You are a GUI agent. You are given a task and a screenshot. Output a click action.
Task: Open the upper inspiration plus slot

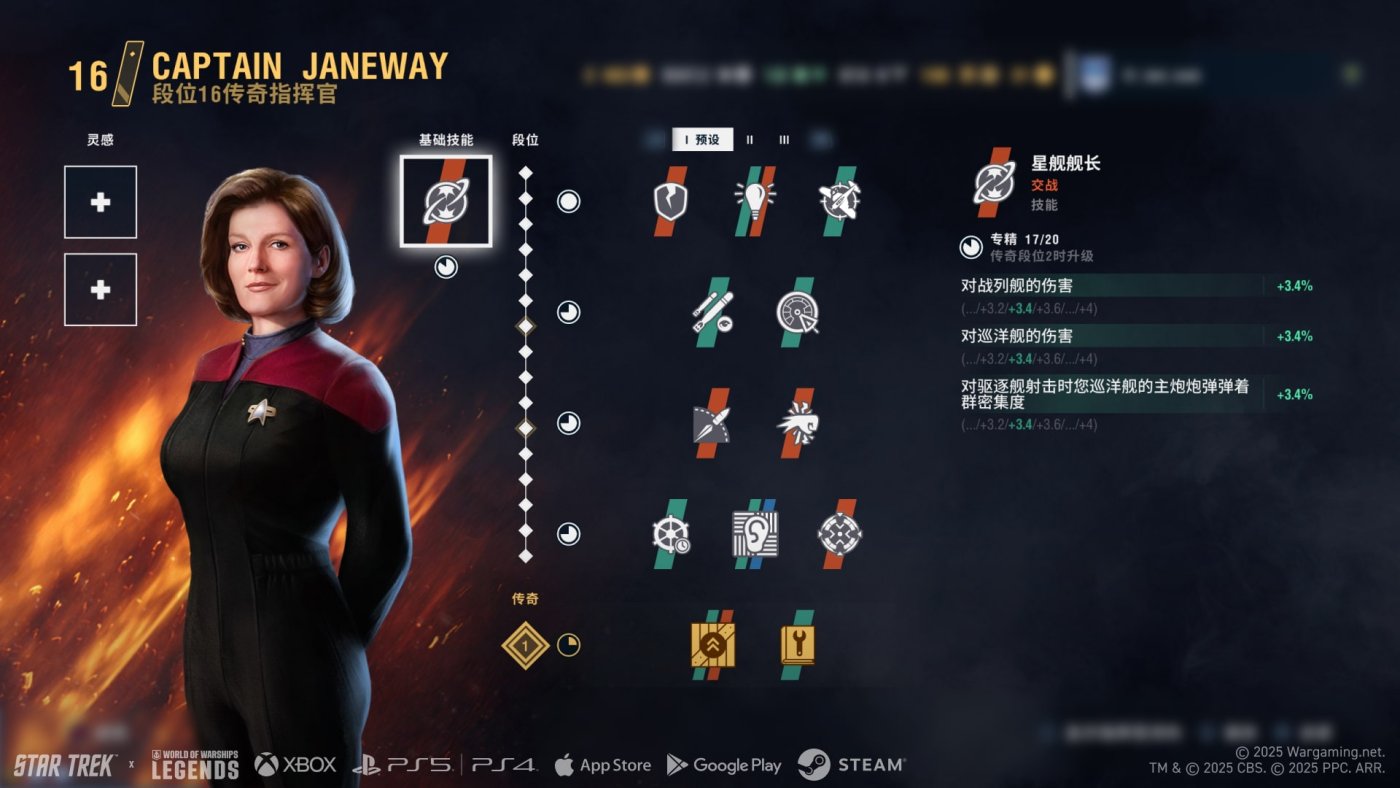(100, 202)
